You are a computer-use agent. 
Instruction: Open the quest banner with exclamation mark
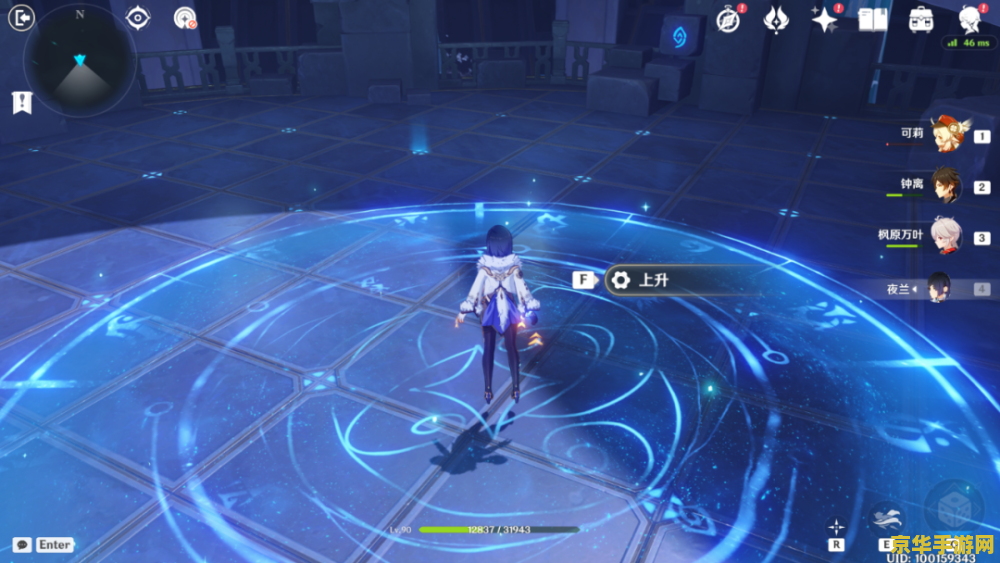(20, 102)
